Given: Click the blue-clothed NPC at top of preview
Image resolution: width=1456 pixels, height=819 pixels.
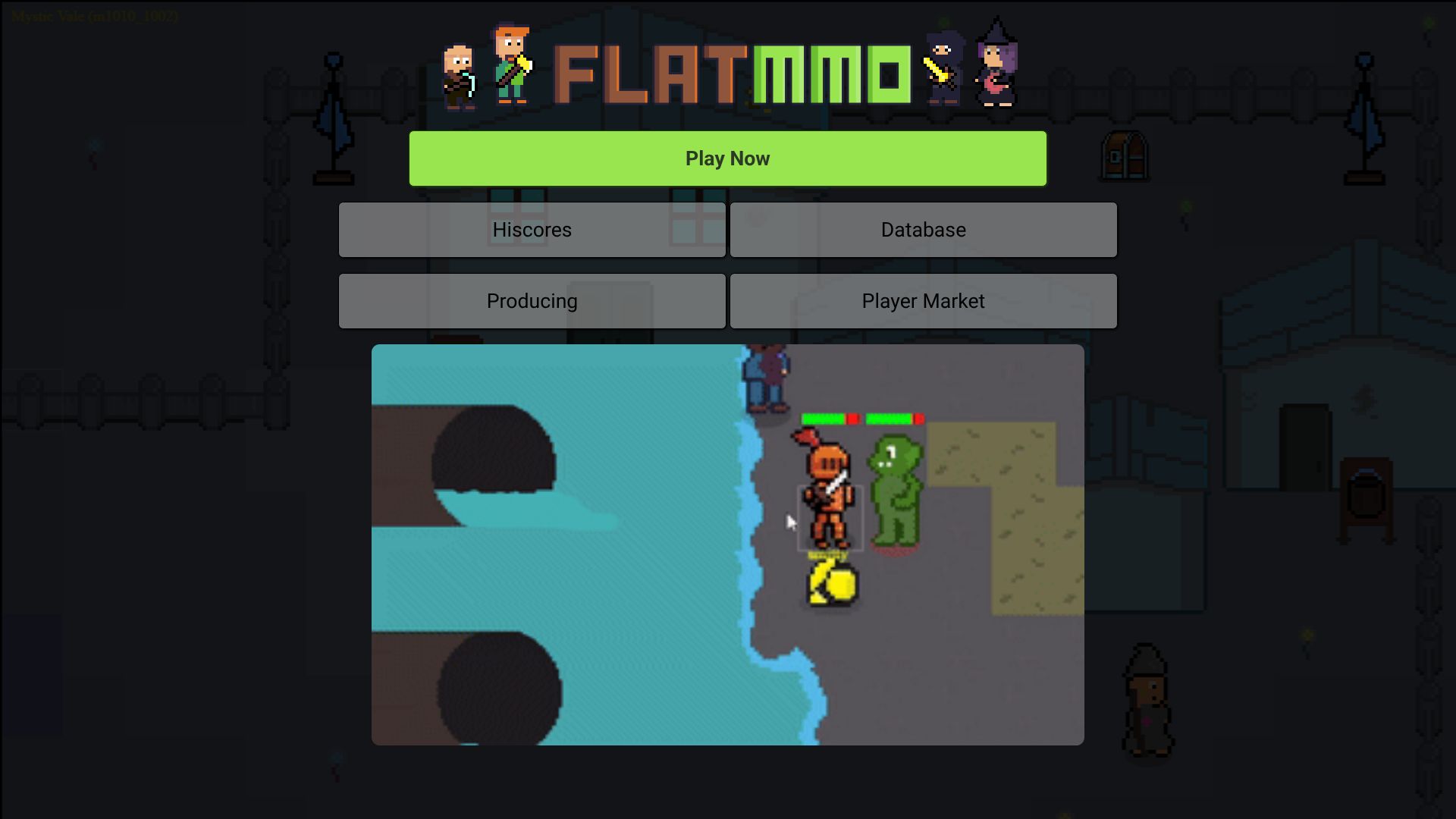Looking at the screenshot, I should tap(764, 379).
